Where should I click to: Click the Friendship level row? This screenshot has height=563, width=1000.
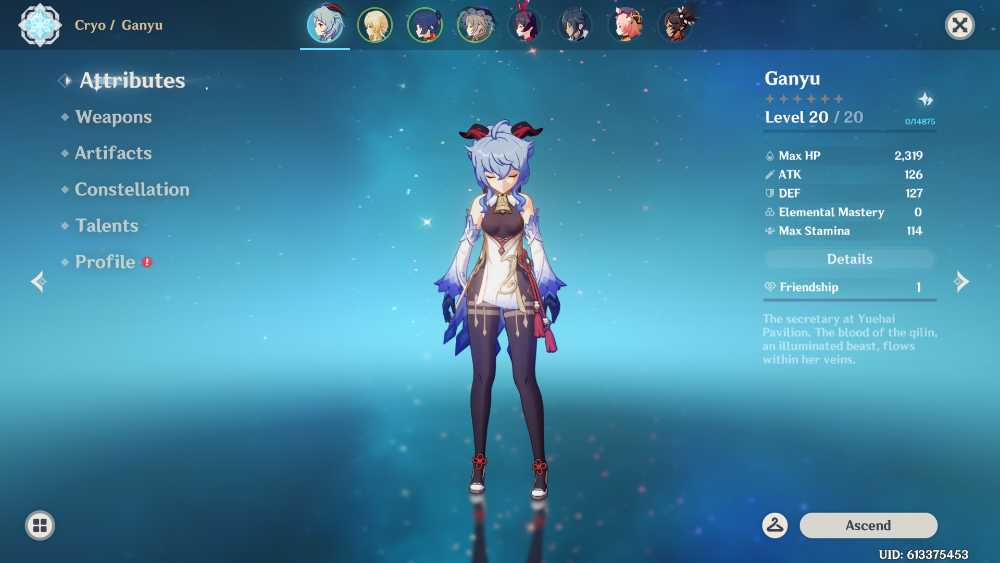coord(849,287)
